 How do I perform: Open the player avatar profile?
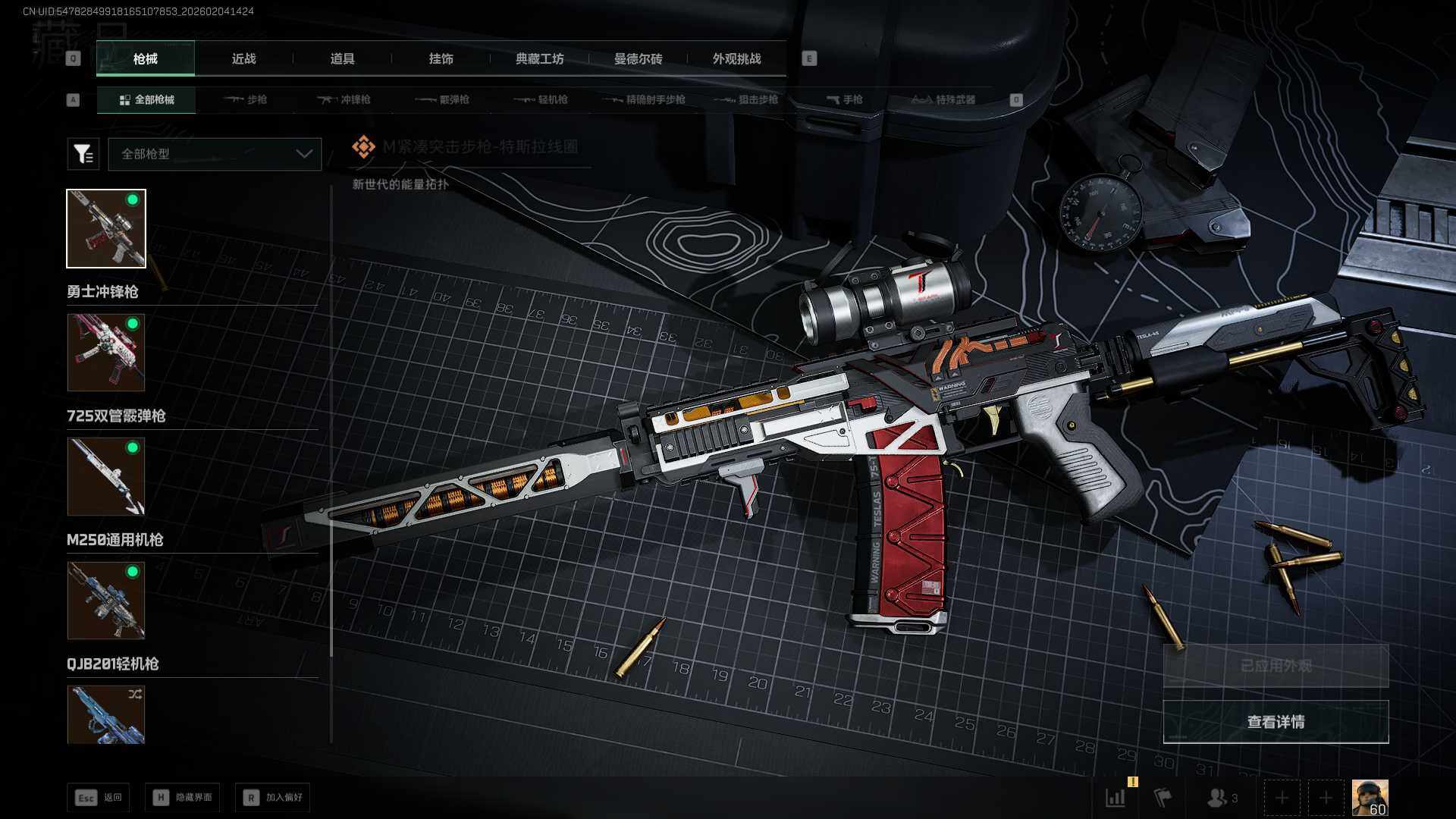coord(1370,798)
